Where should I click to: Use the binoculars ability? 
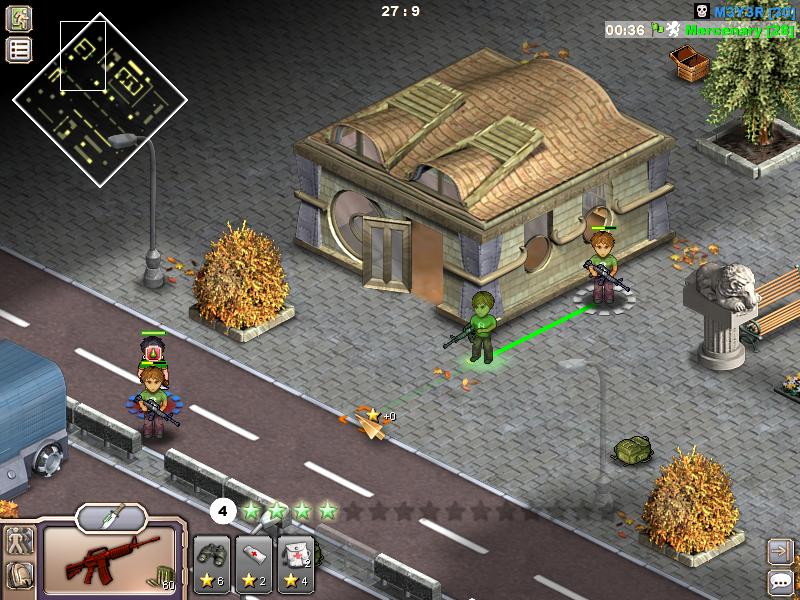click(x=210, y=564)
